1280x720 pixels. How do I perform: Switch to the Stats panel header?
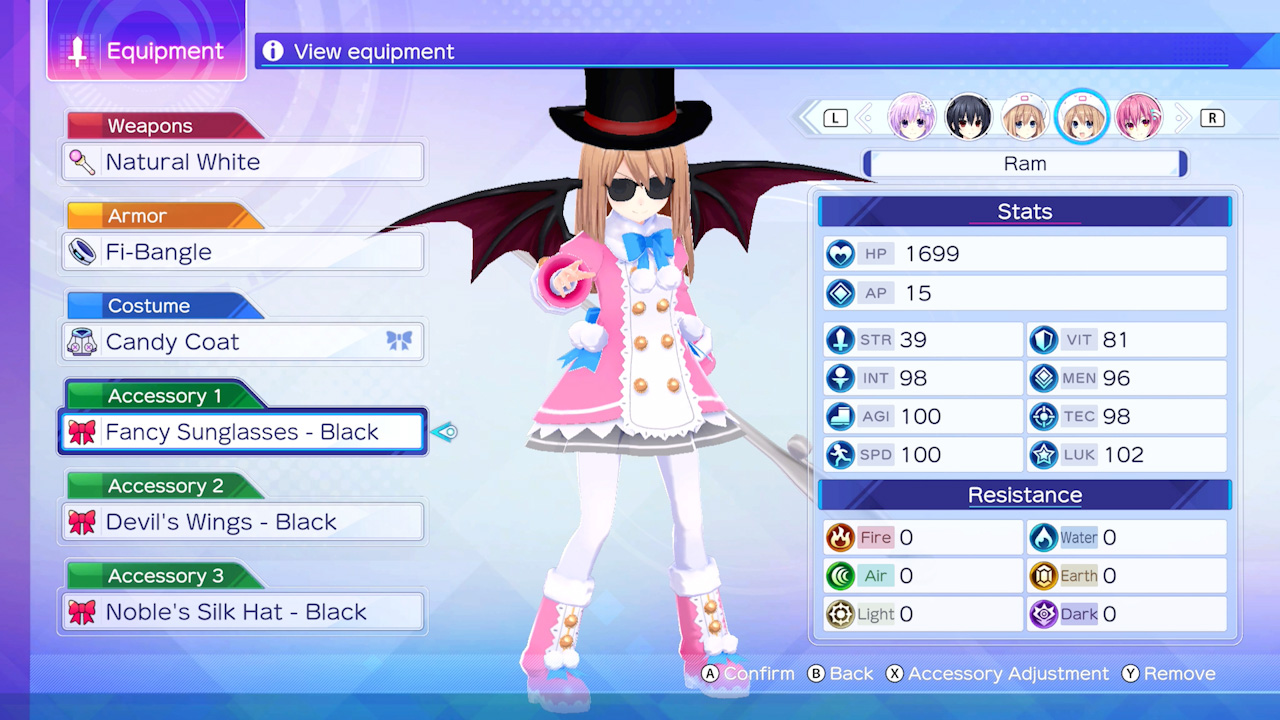point(1024,211)
